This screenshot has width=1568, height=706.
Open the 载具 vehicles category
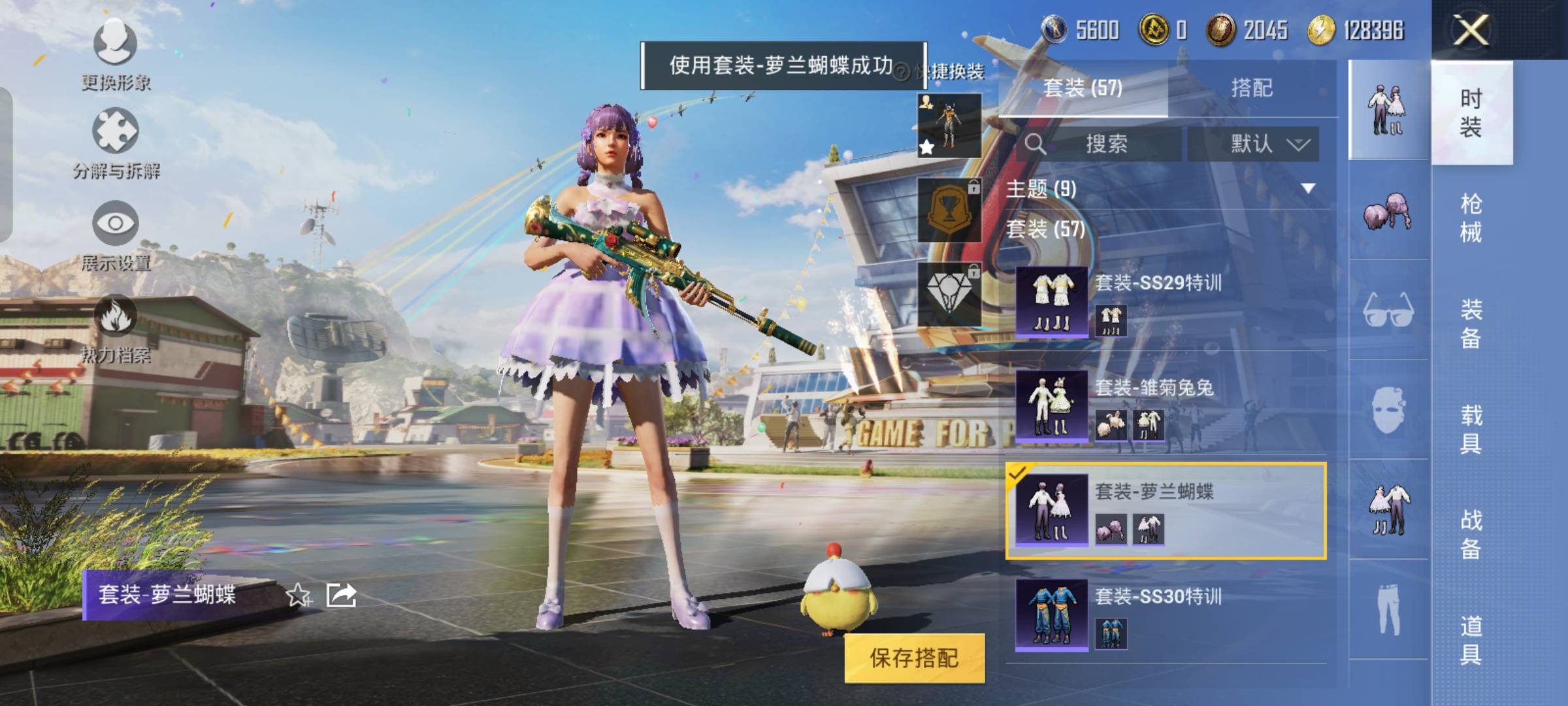[x=1471, y=429]
